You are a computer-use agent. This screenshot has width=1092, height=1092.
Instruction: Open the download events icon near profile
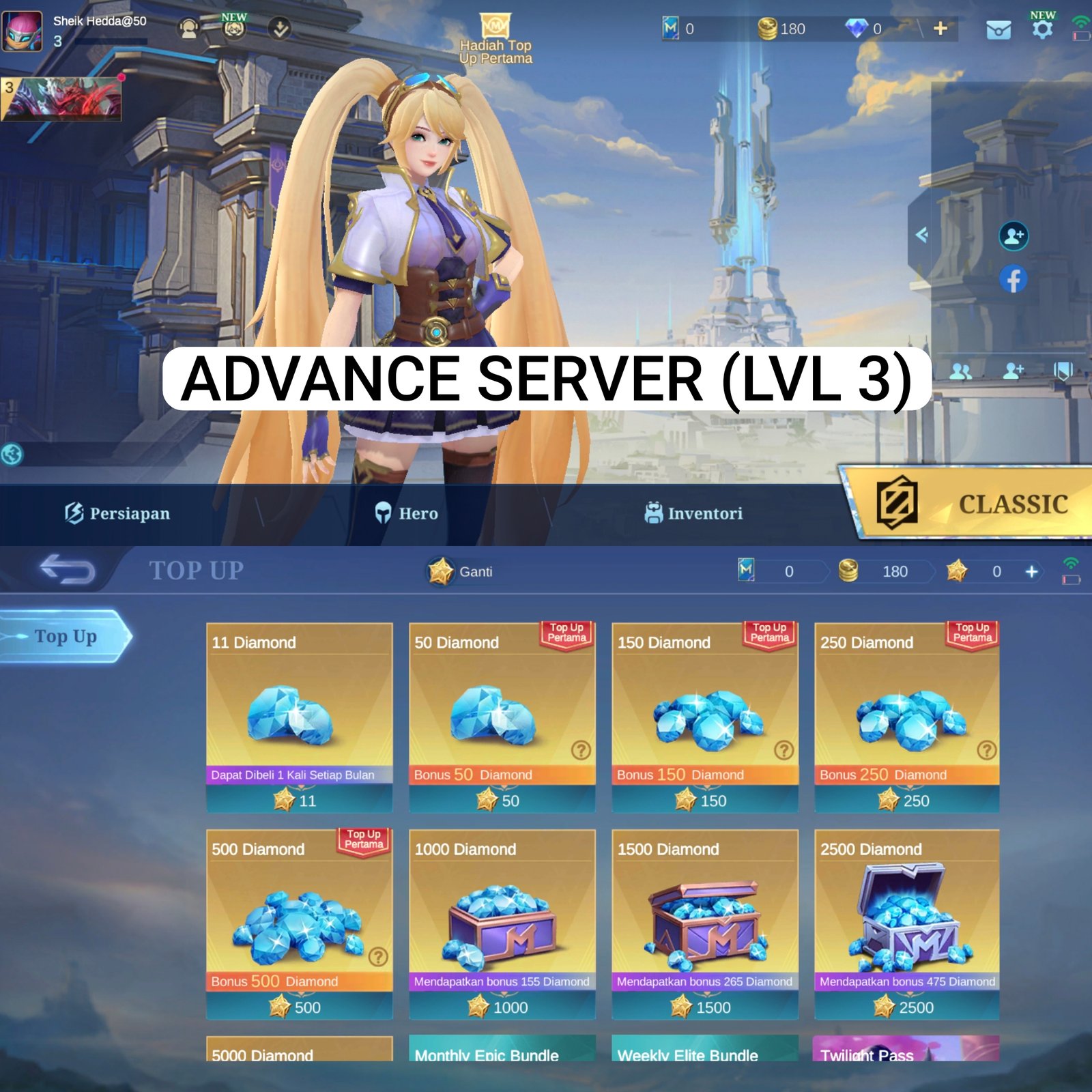pos(279,27)
